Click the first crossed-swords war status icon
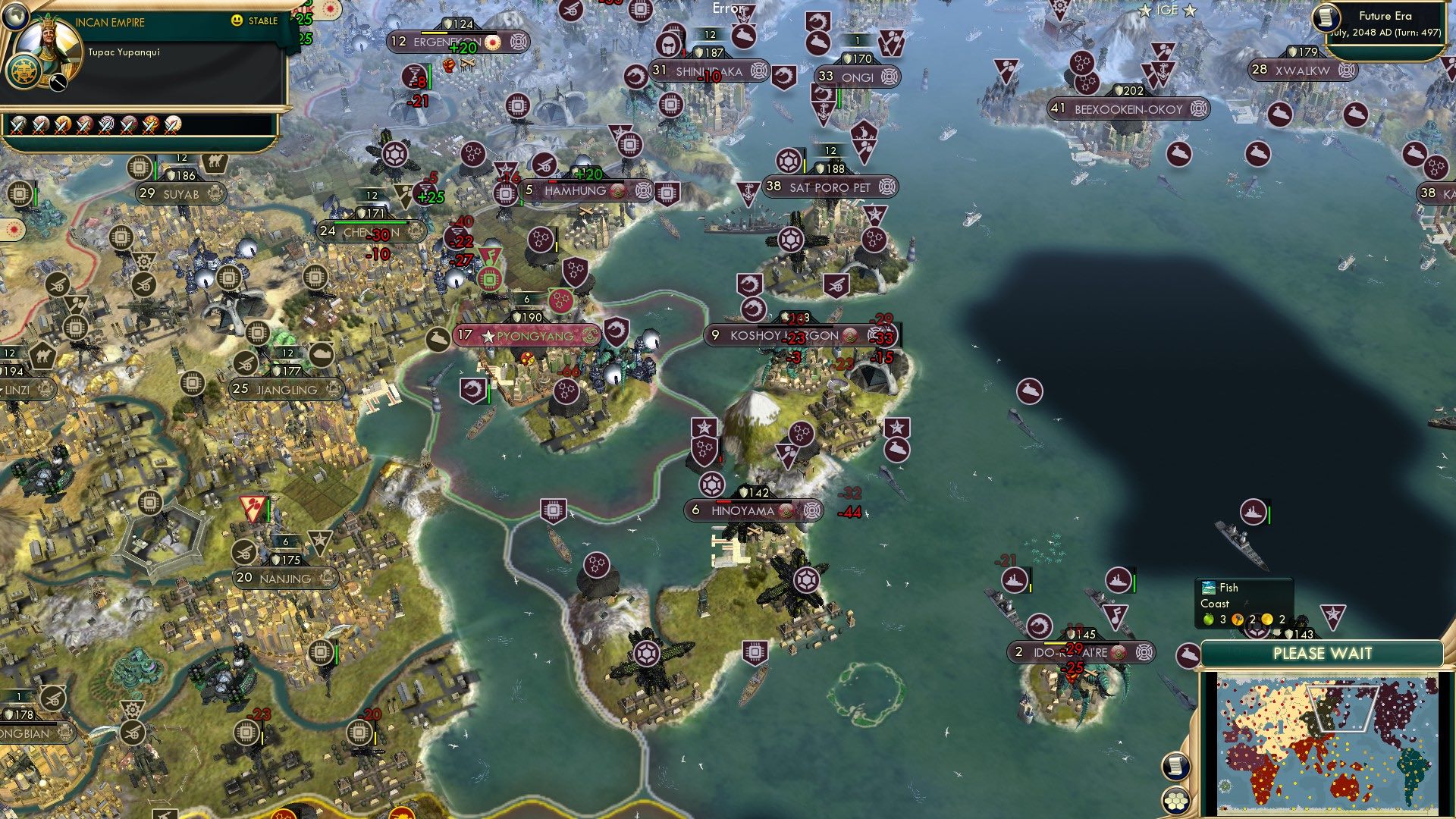1456x819 pixels. pyautogui.click(x=18, y=127)
